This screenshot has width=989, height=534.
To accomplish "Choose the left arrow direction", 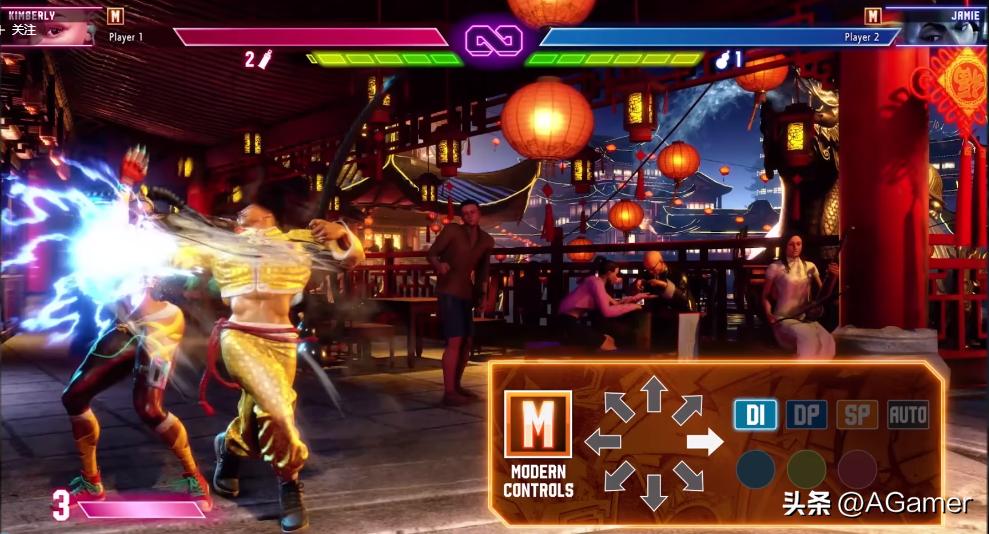I will click(x=603, y=441).
